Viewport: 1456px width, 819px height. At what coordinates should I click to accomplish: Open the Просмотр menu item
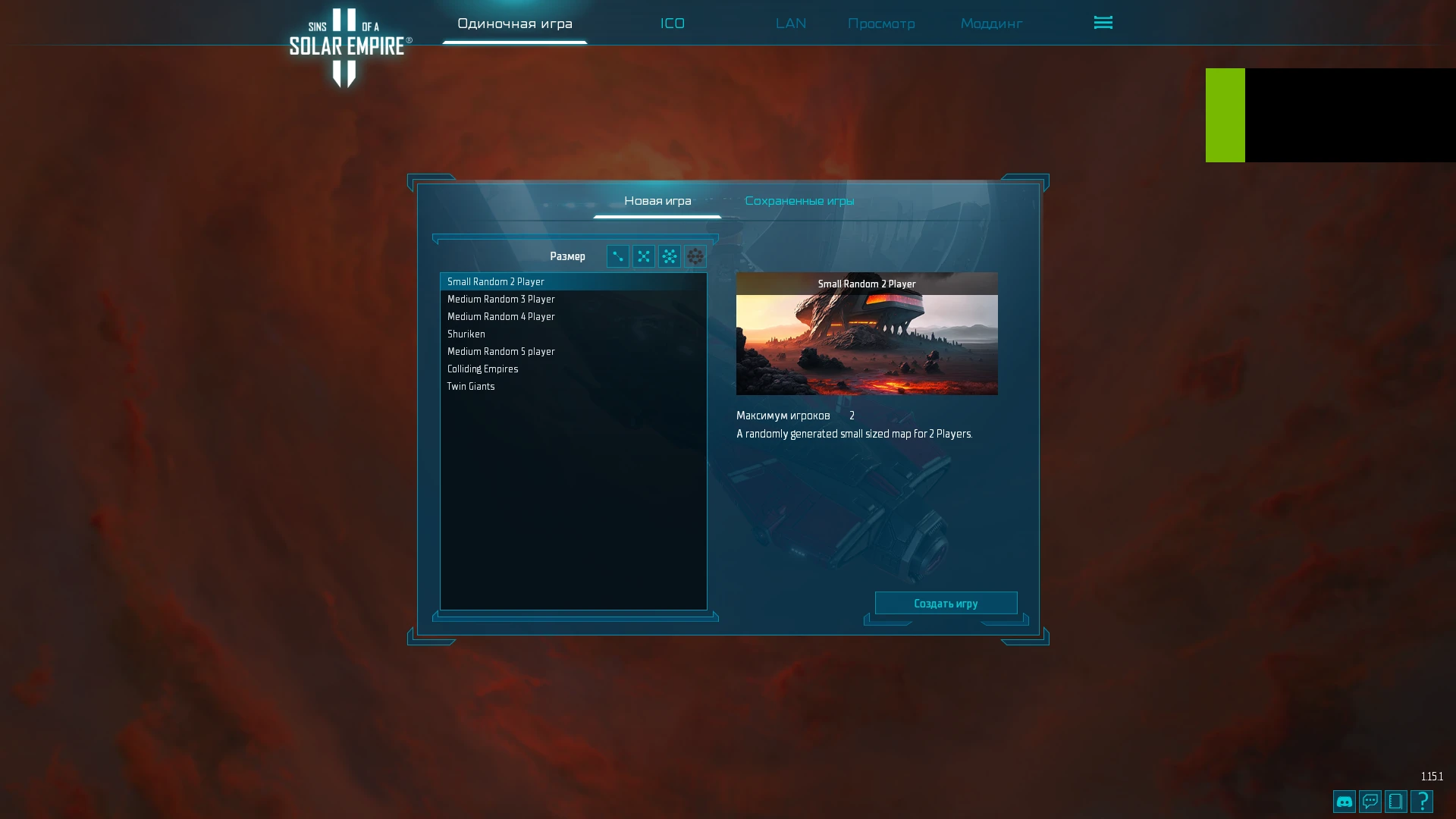[x=881, y=24]
